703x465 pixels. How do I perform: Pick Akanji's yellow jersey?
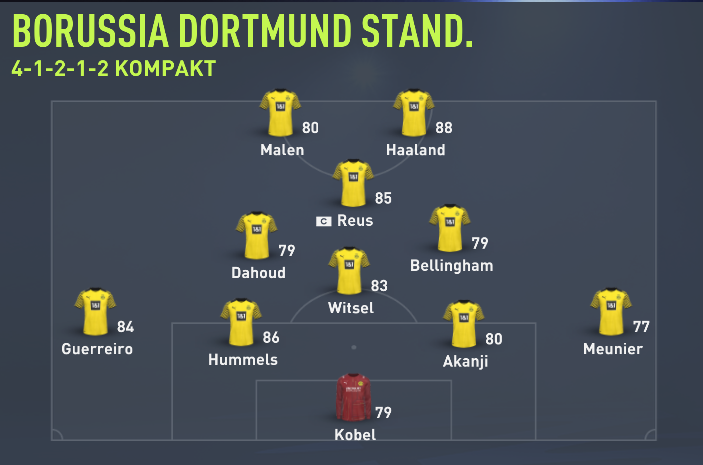464,325
